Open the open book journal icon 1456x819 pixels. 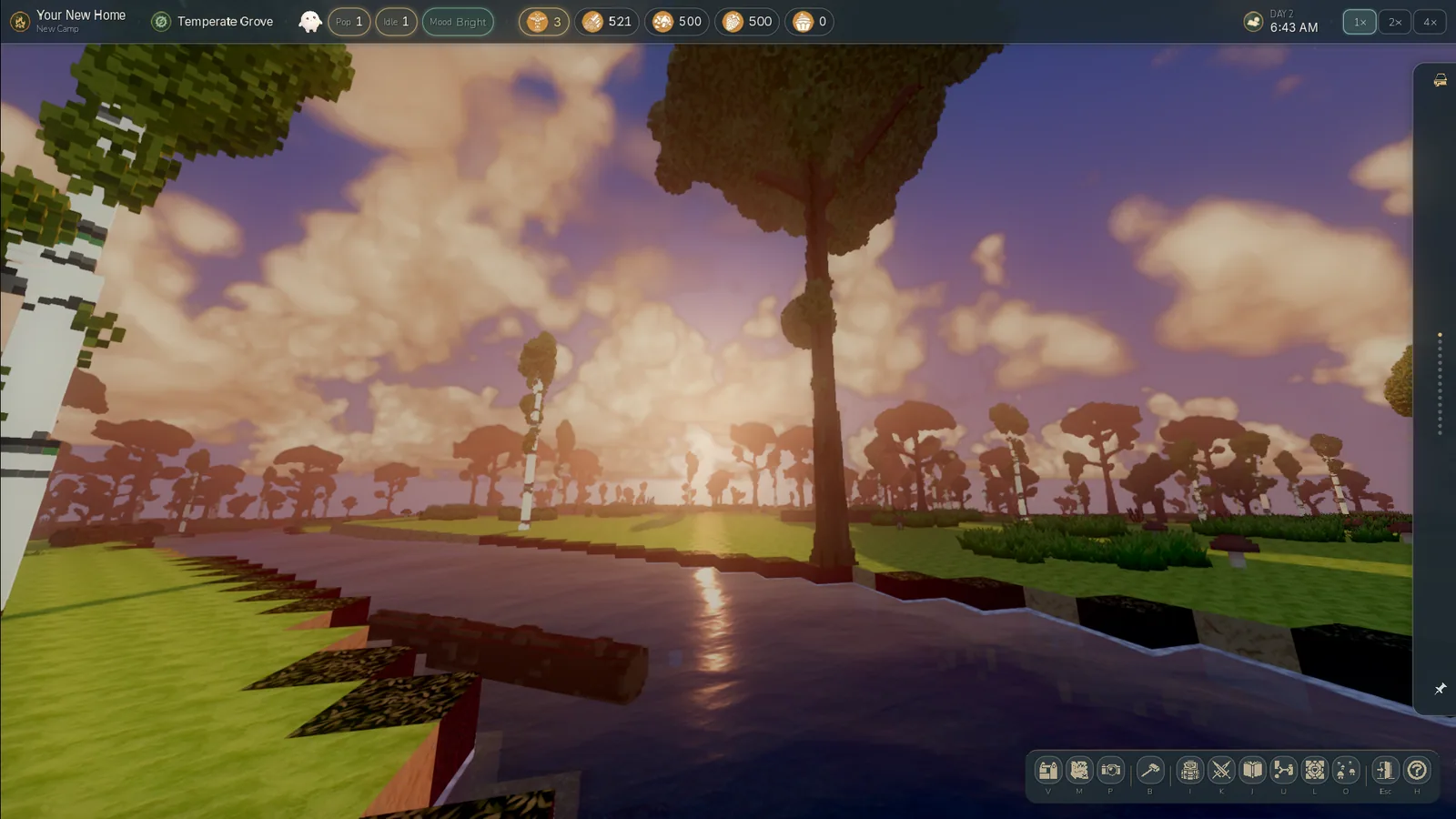coord(1252,771)
